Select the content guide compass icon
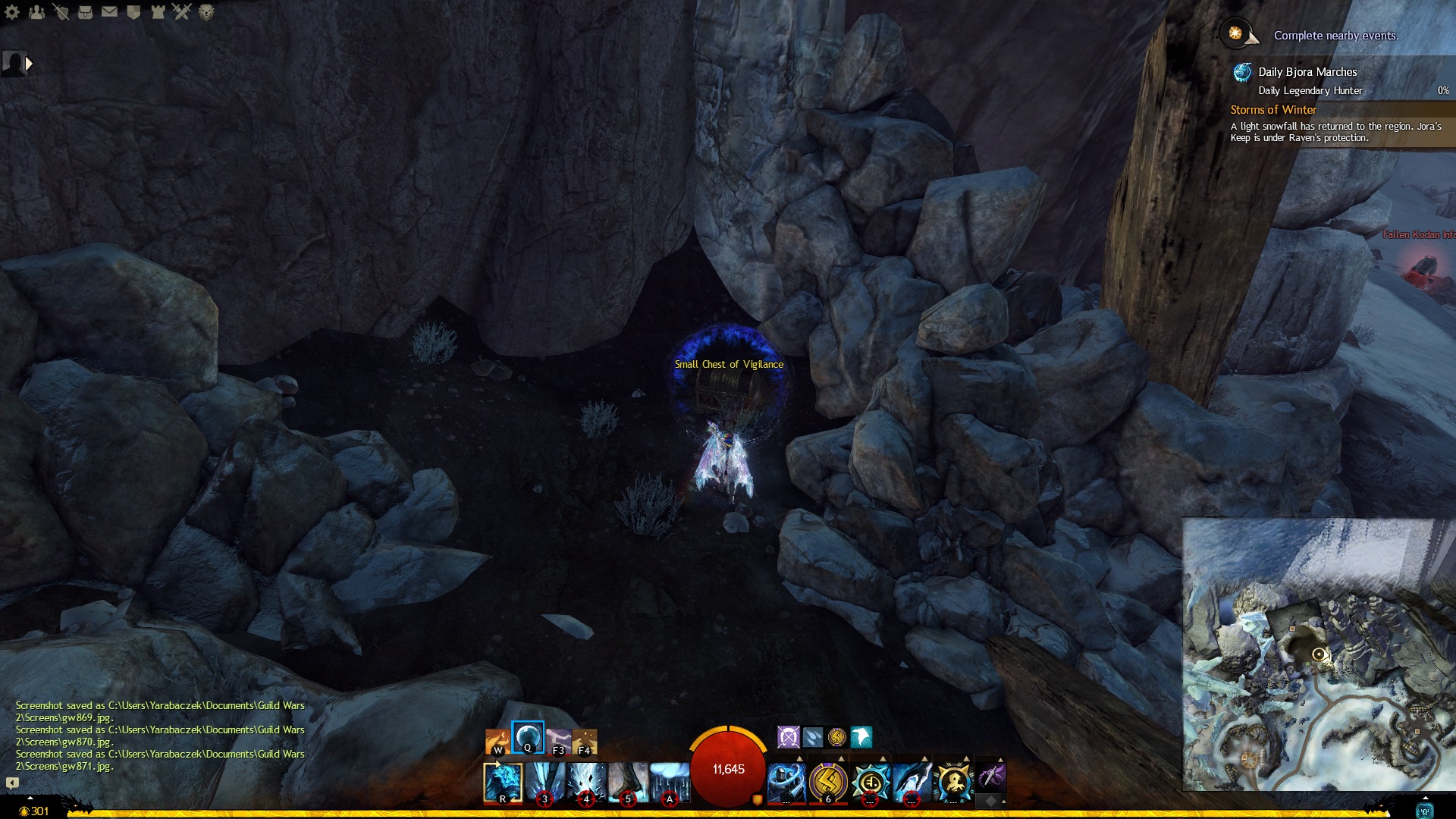Image resolution: width=1456 pixels, height=819 pixels. 1236,34
